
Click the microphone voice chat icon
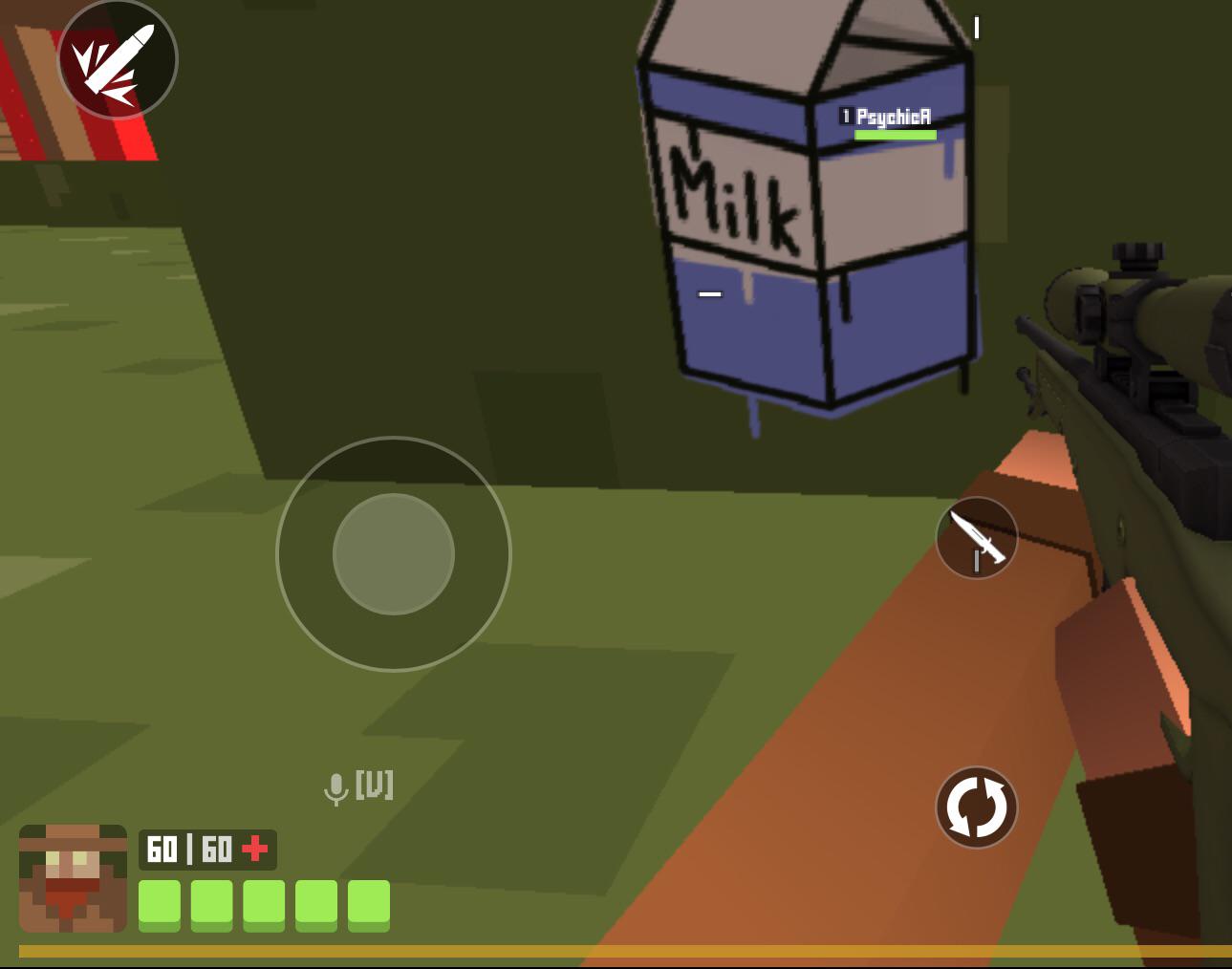(336, 786)
